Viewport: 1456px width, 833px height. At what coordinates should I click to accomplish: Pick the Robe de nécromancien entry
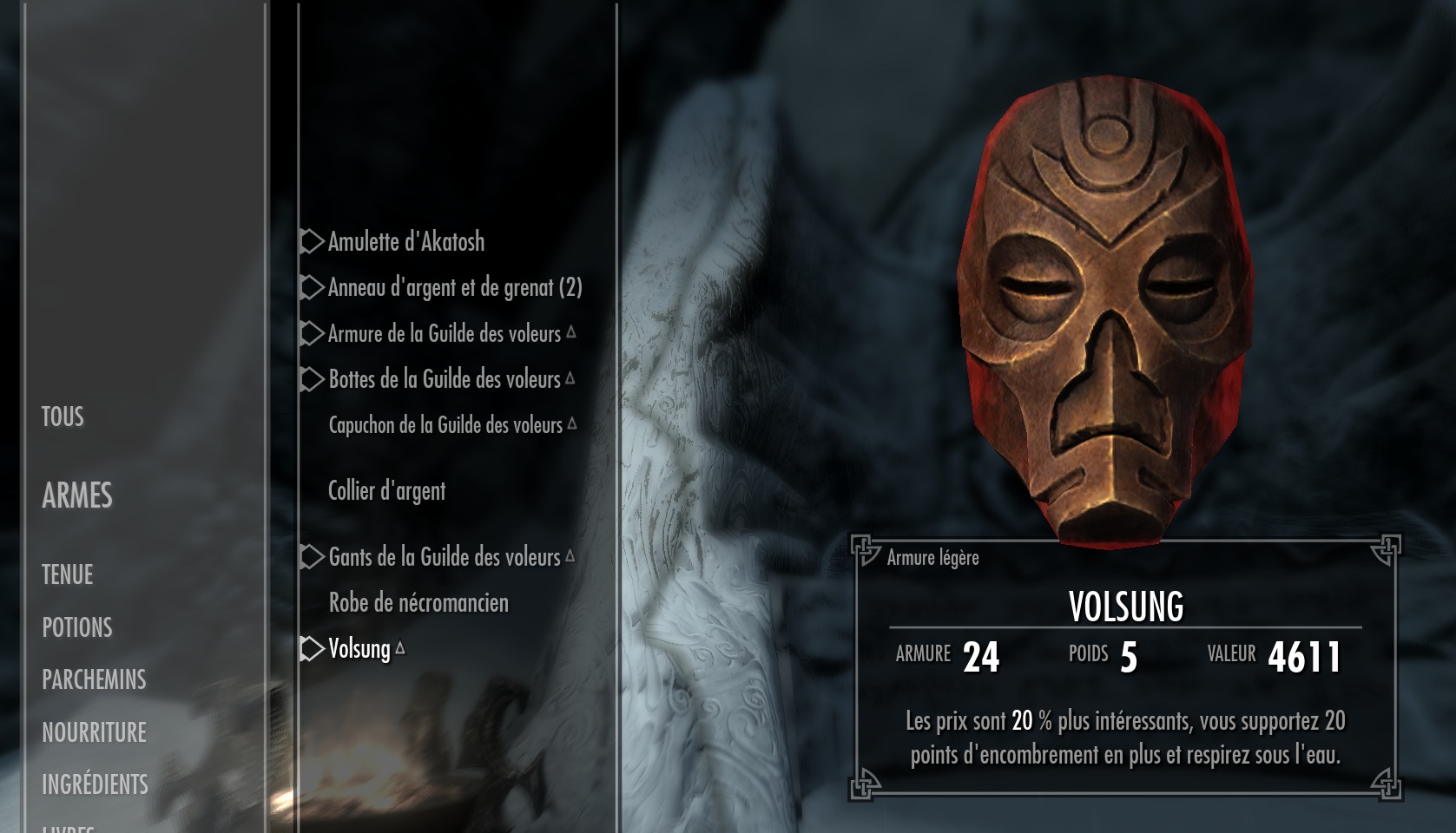[418, 603]
